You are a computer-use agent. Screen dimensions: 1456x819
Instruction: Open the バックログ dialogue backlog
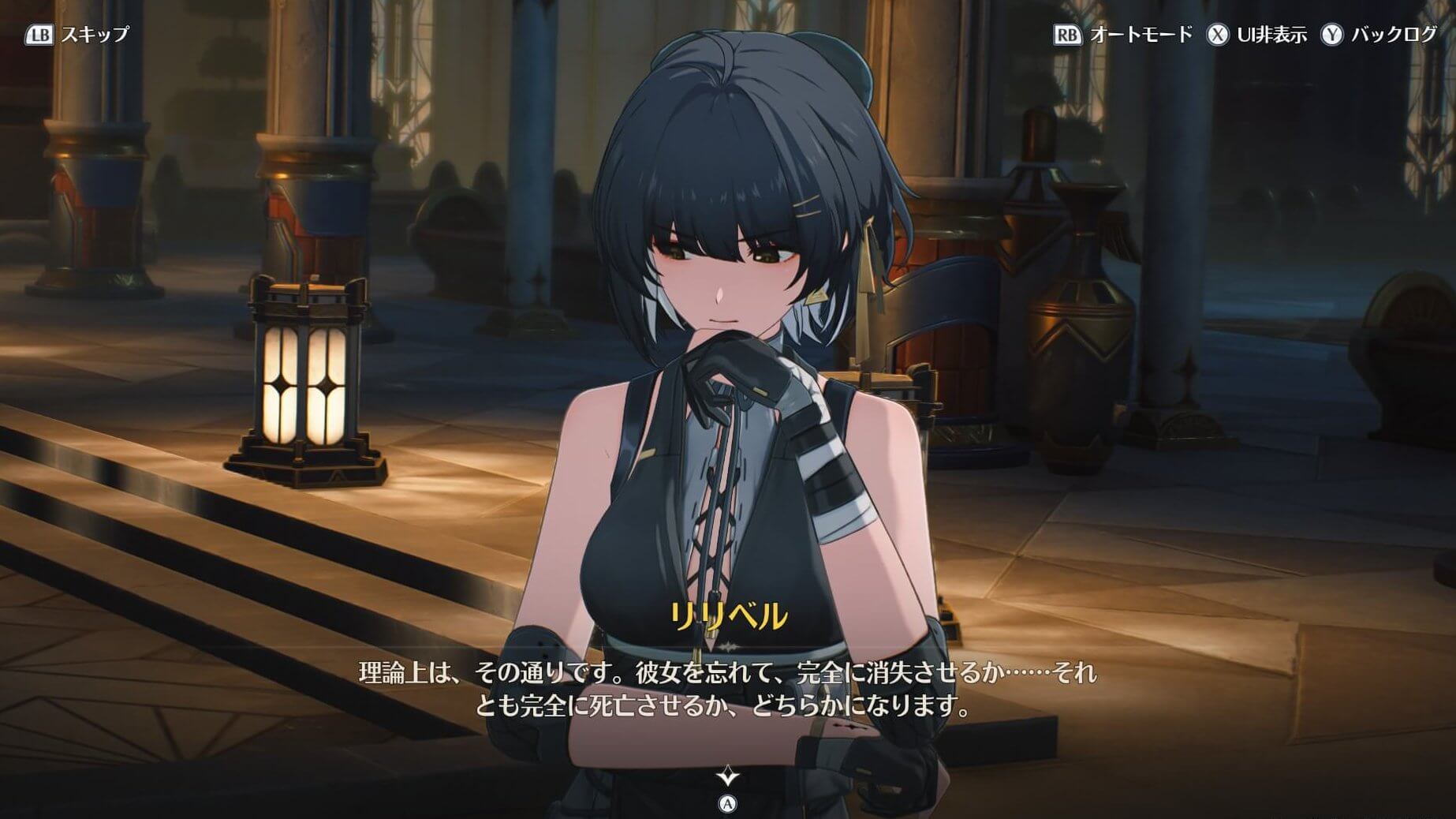[x=1379, y=35]
